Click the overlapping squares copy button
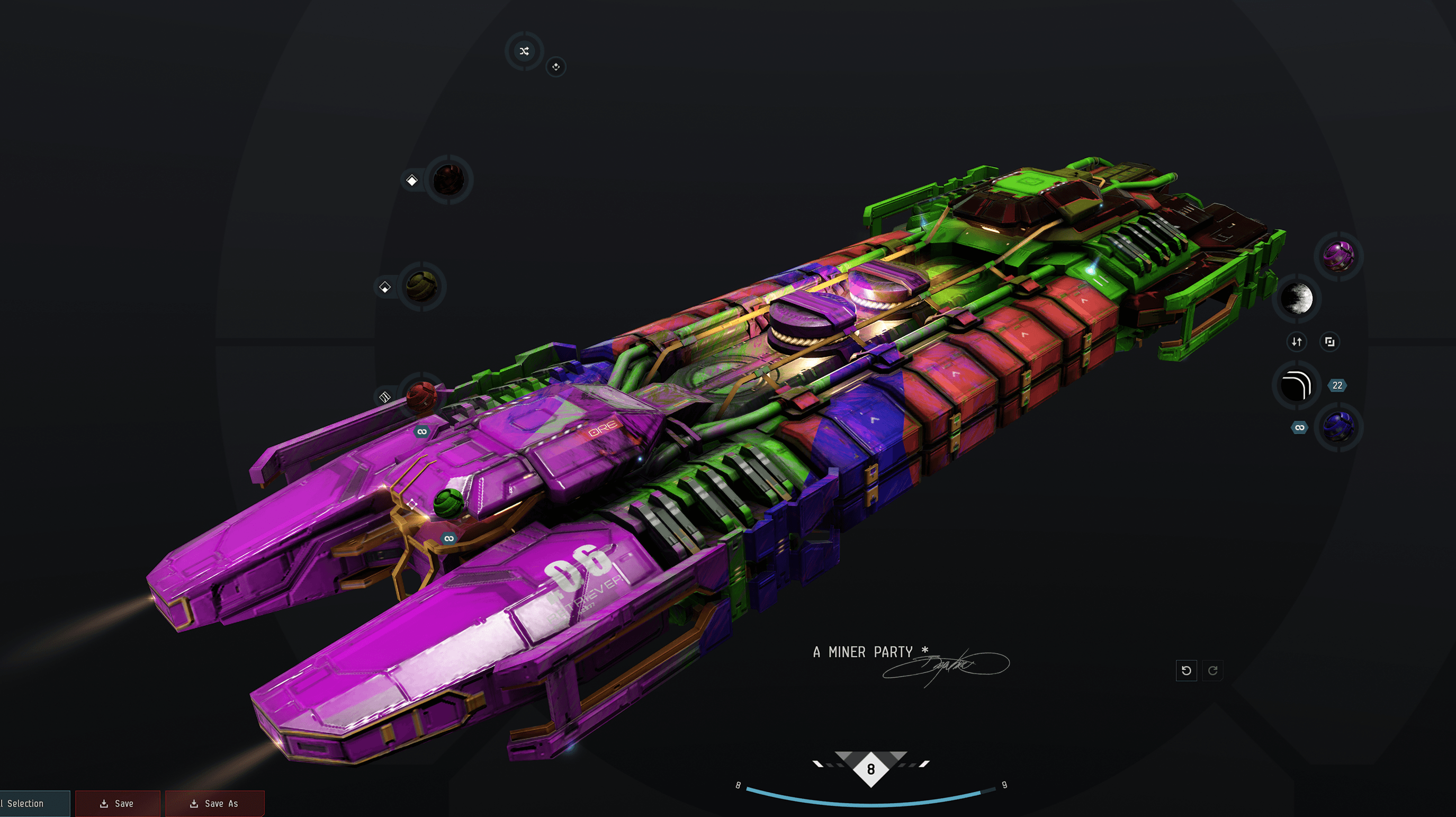This screenshot has width=1456, height=817. coord(1329,342)
